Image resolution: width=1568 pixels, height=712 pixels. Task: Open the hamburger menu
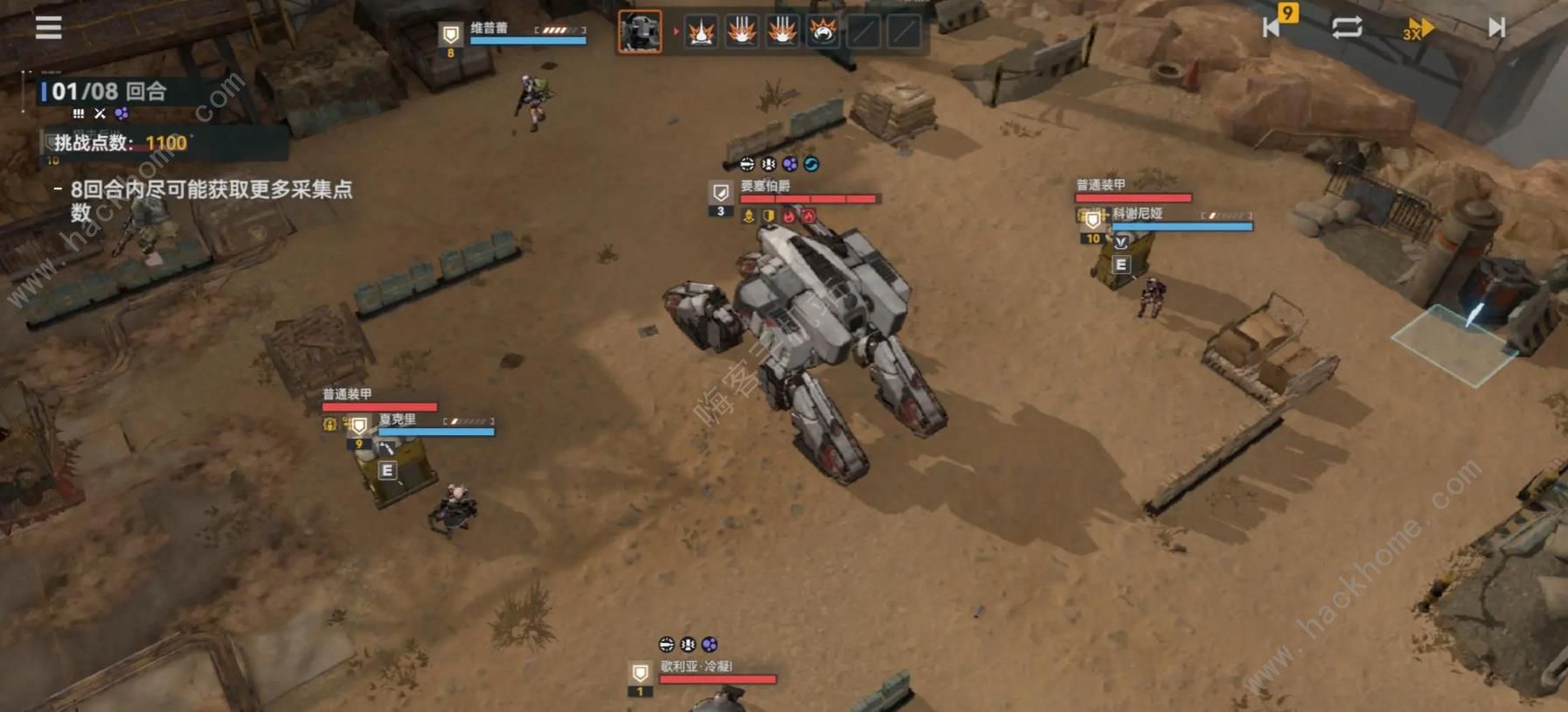pyautogui.click(x=48, y=28)
